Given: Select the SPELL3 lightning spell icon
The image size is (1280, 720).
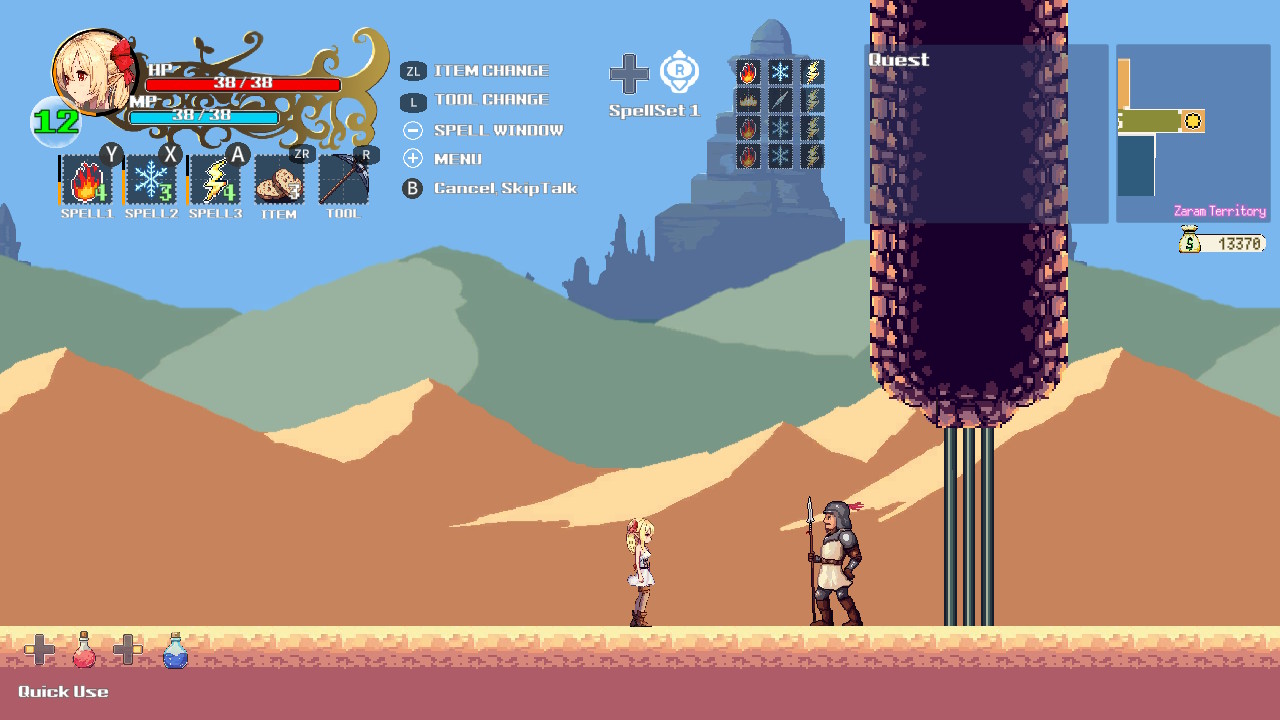Looking at the screenshot, I should coord(214,182).
